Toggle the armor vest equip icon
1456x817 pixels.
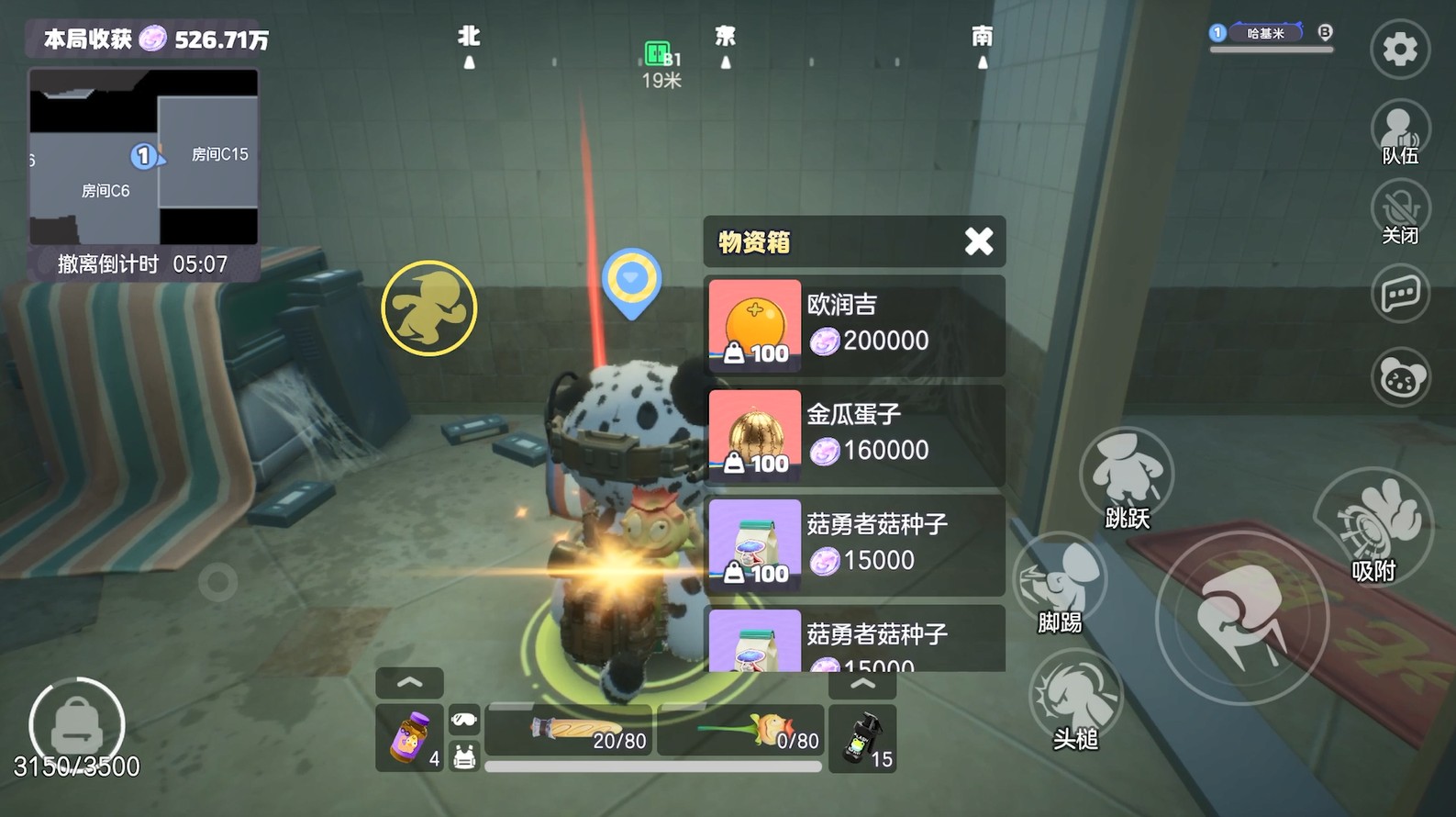point(465,756)
